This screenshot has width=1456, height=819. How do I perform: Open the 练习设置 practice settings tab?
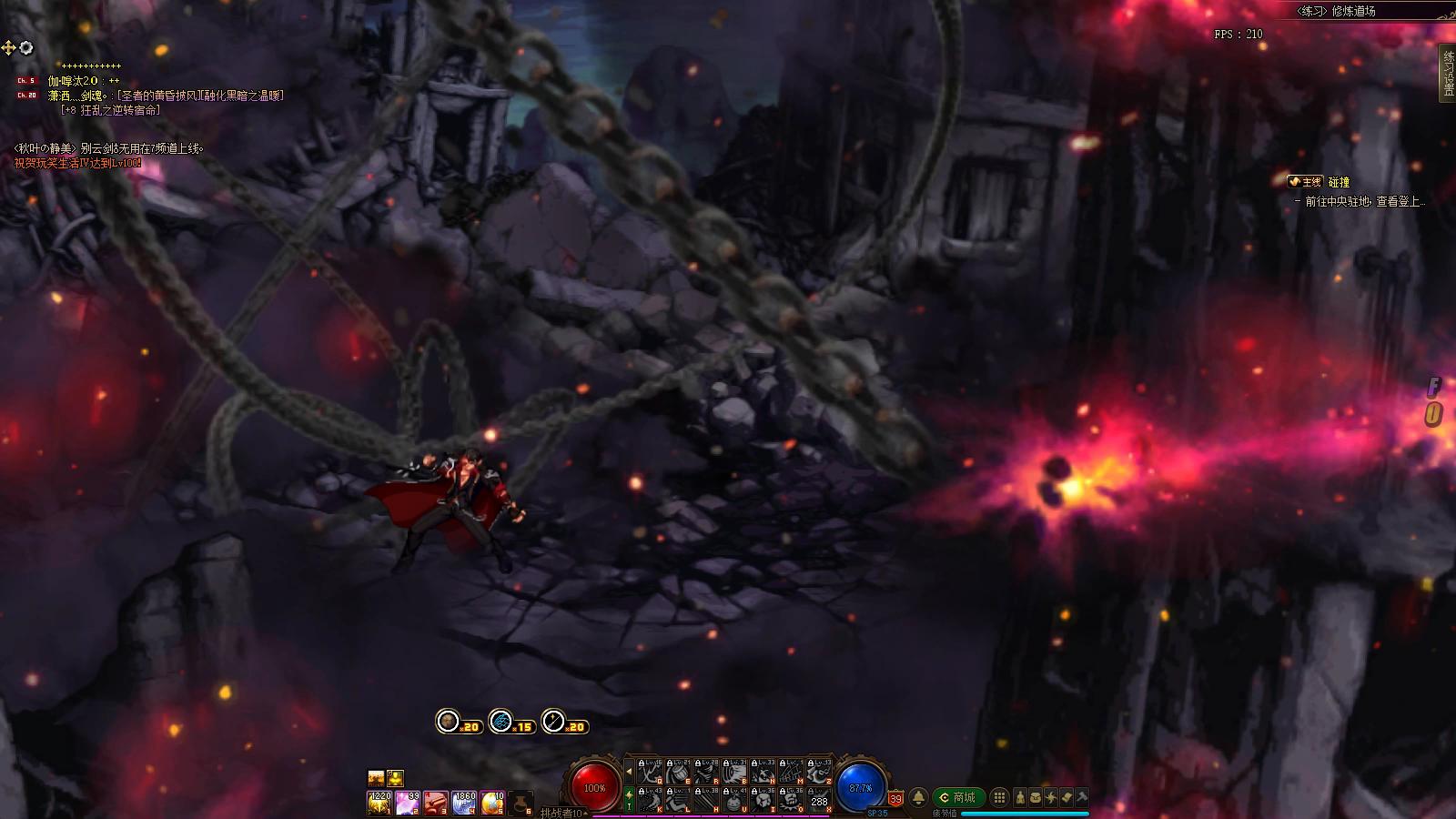coord(1447,73)
